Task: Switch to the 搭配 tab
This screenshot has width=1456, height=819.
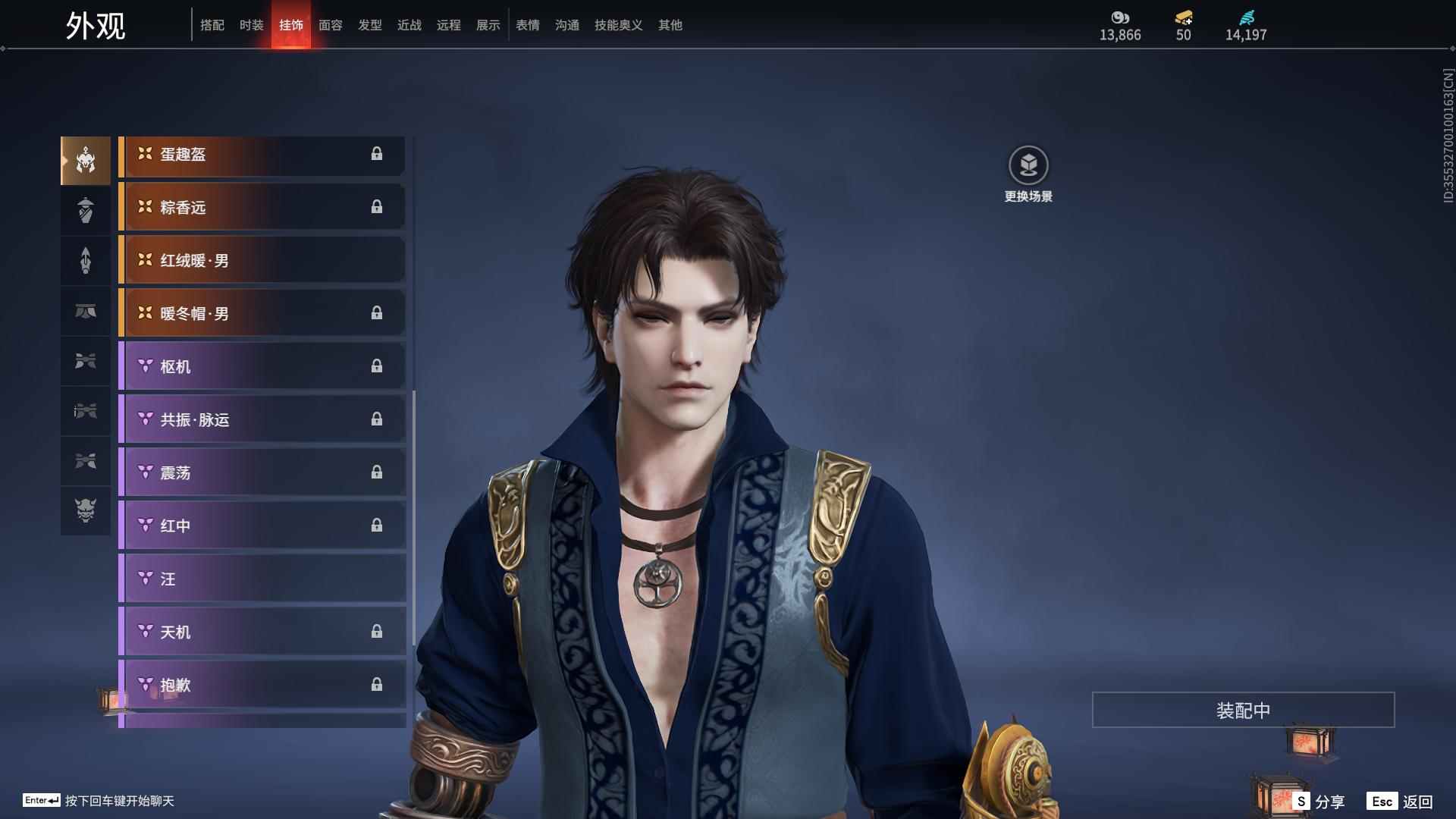Action: [x=212, y=25]
